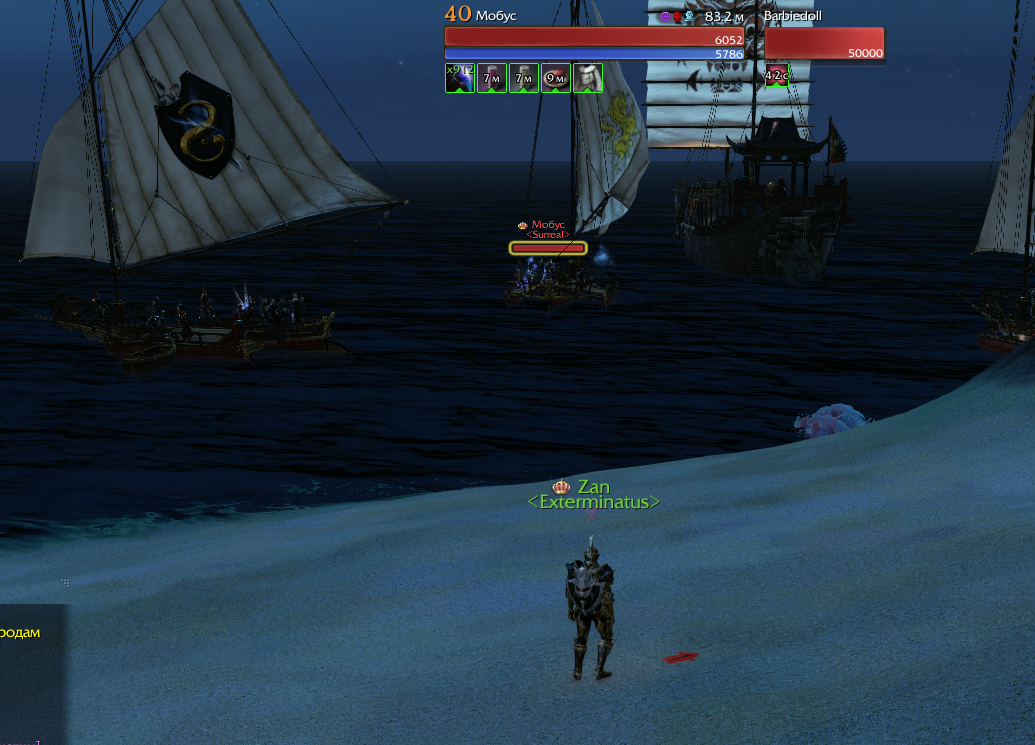This screenshot has height=745, width=1035.
Task: Click the chat window's dotted resize grip
Action: tap(65, 582)
